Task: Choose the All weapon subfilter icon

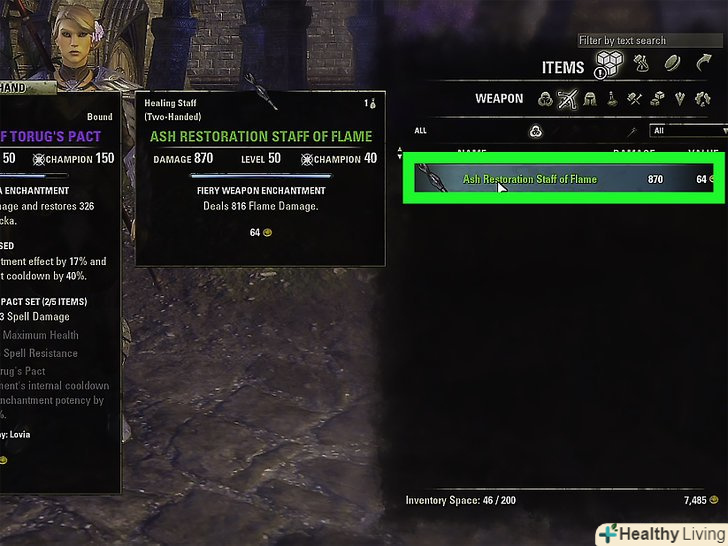Action: [x=537, y=131]
